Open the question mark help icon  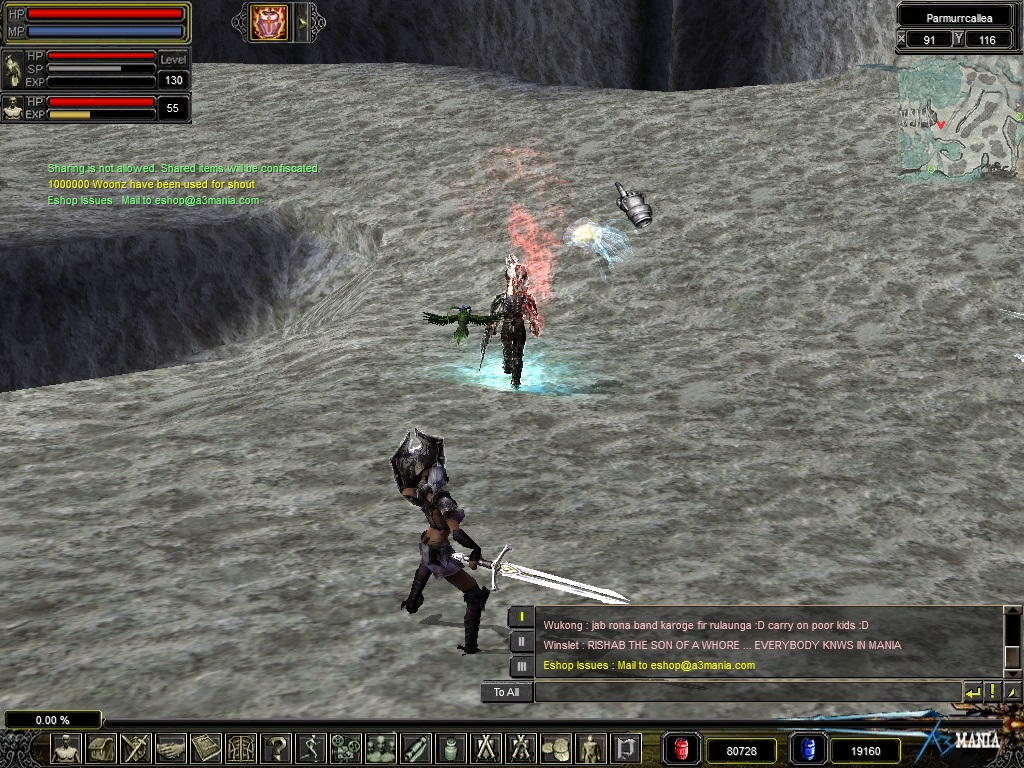(276, 748)
